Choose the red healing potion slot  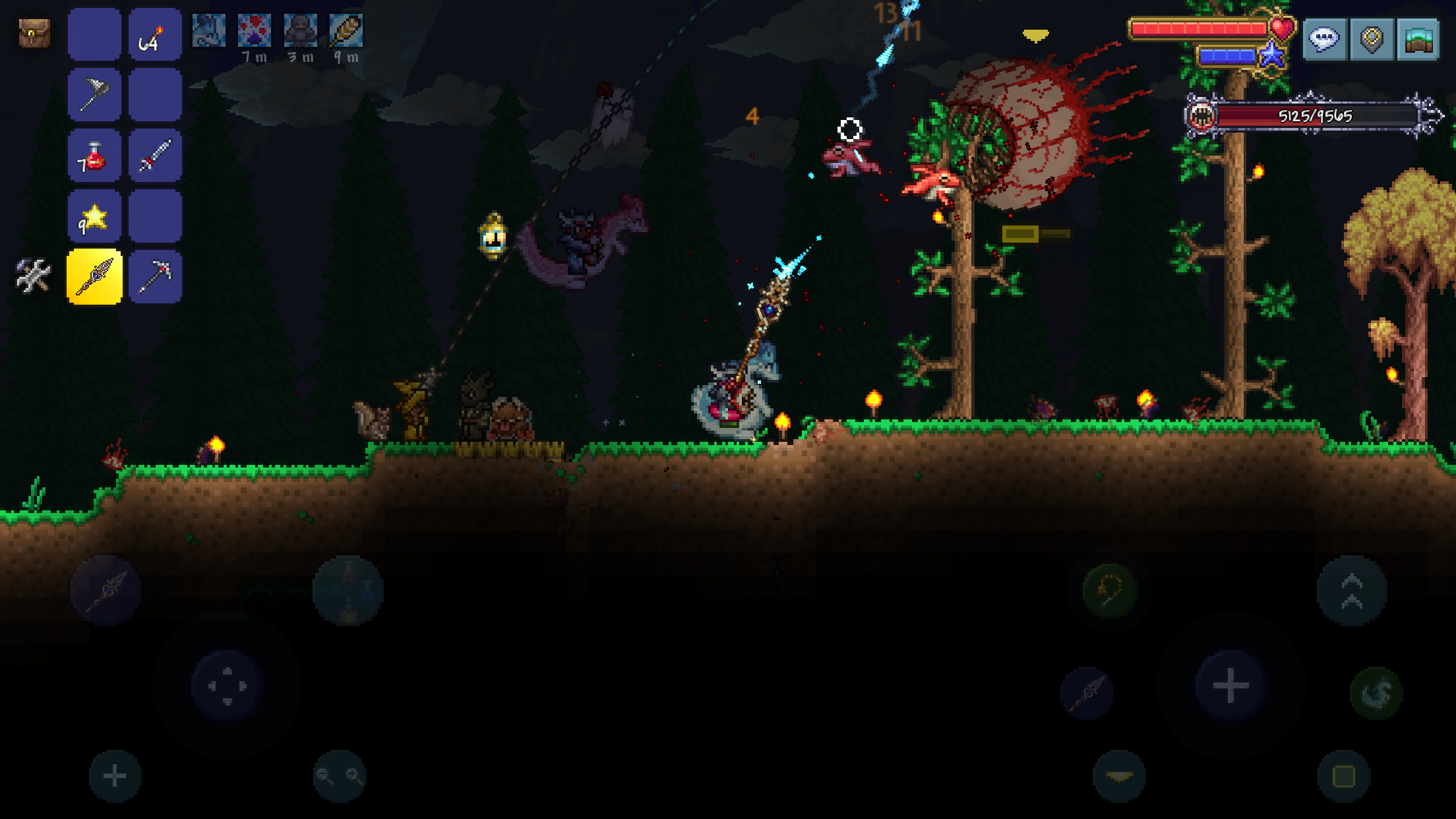[94, 156]
